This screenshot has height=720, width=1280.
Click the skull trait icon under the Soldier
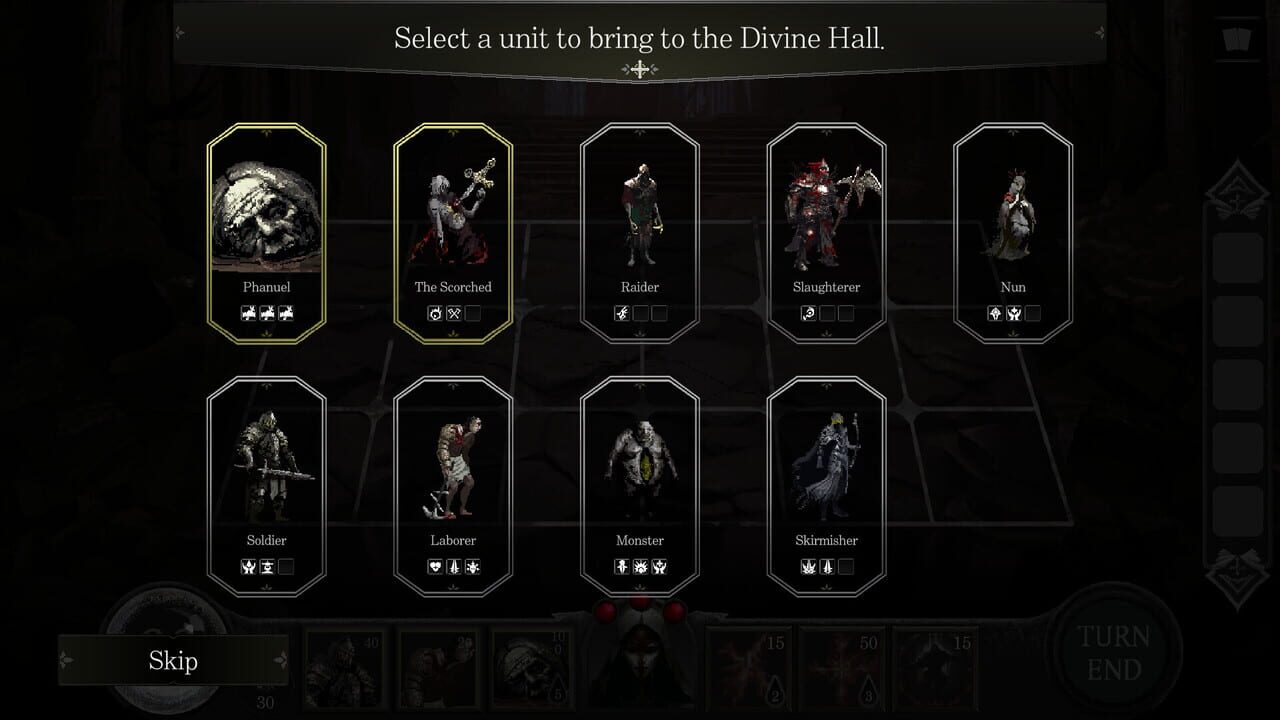pyautogui.click(x=247, y=567)
